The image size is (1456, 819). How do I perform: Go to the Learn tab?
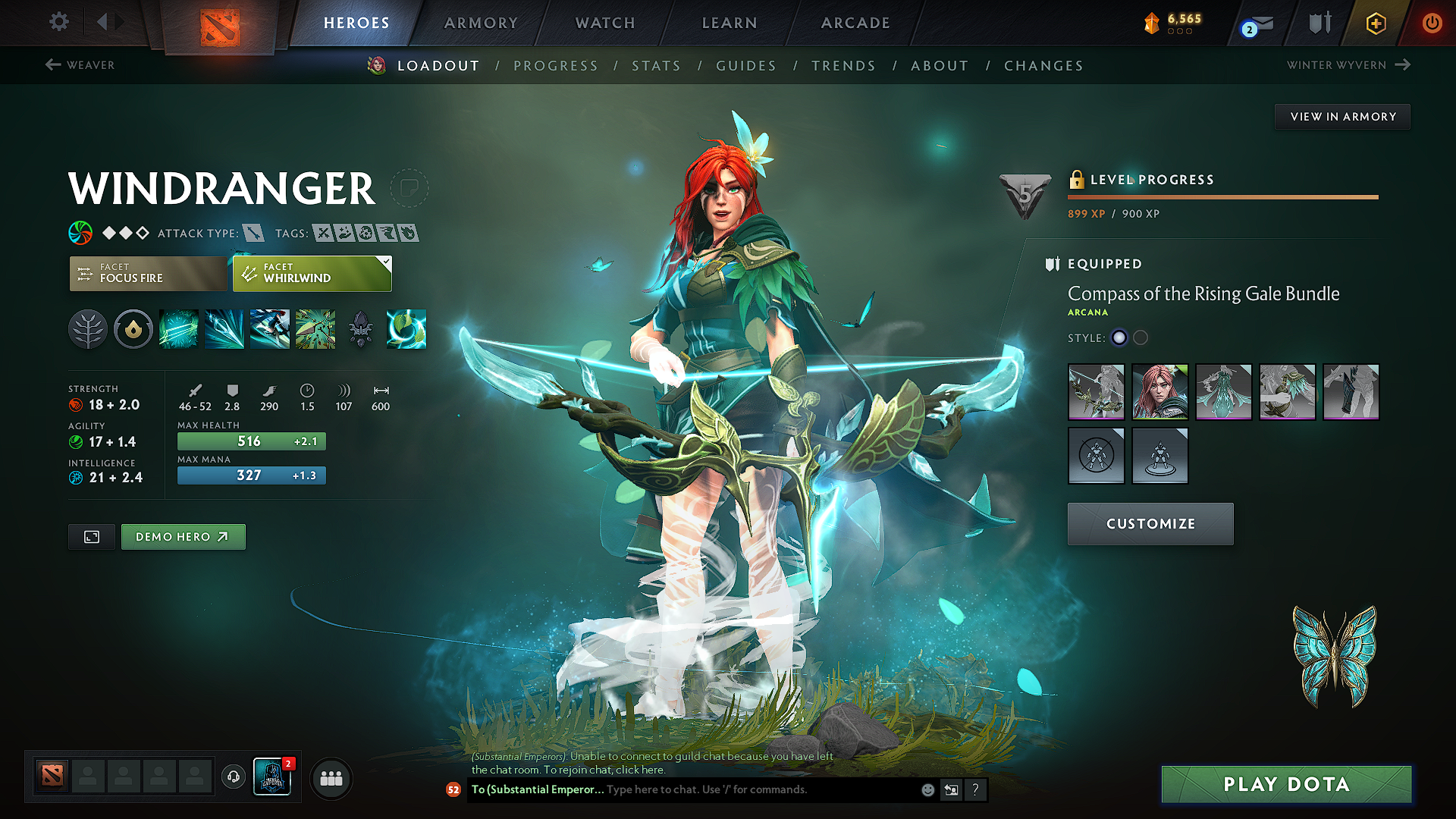click(x=730, y=23)
